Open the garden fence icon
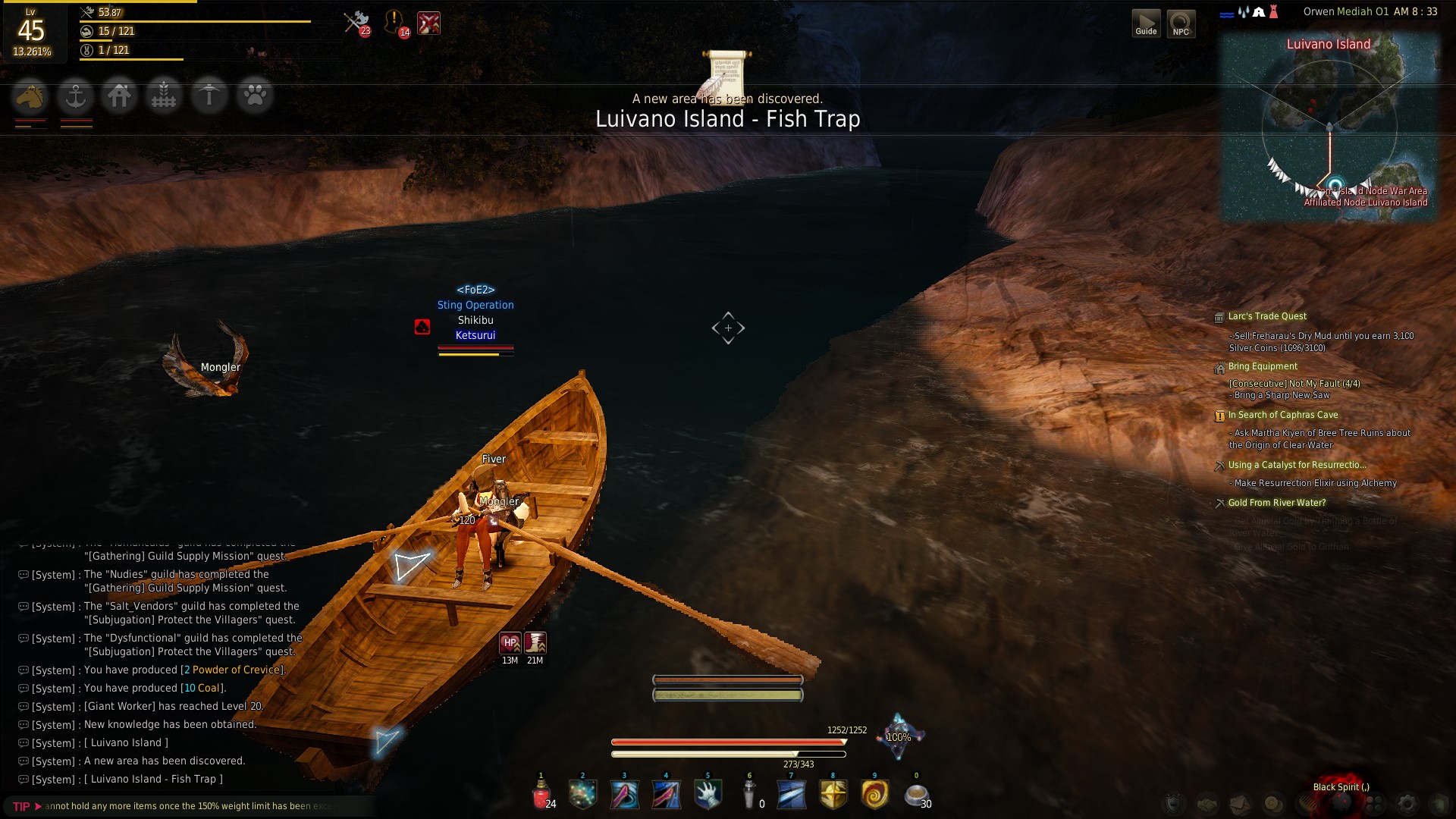Screen dimensions: 1456x819 click(164, 96)
